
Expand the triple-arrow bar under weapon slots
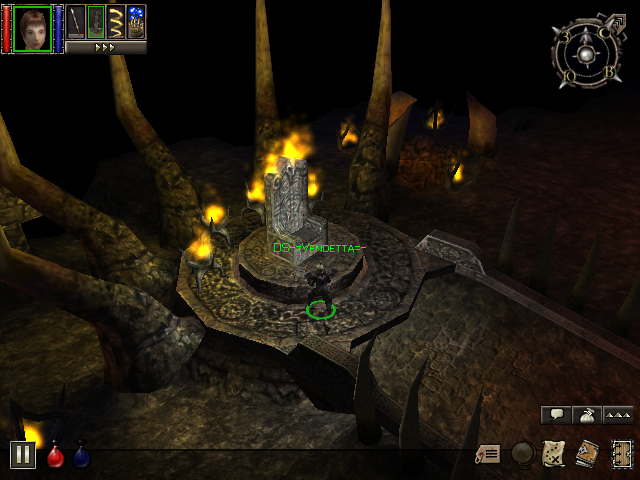[106, 47]
